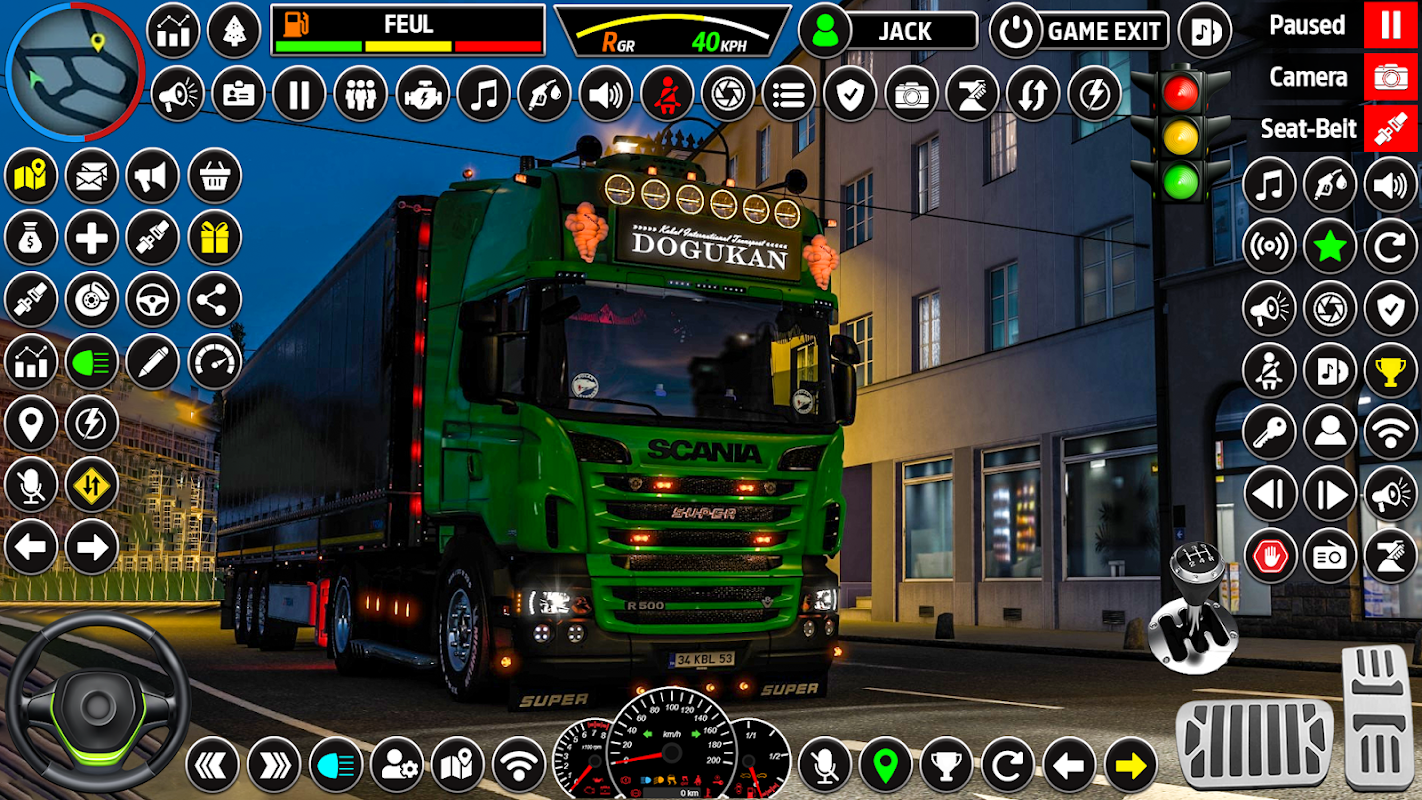Click the steering wheel control
Screen dimensions: 1422x800
[x=97, y=704]
